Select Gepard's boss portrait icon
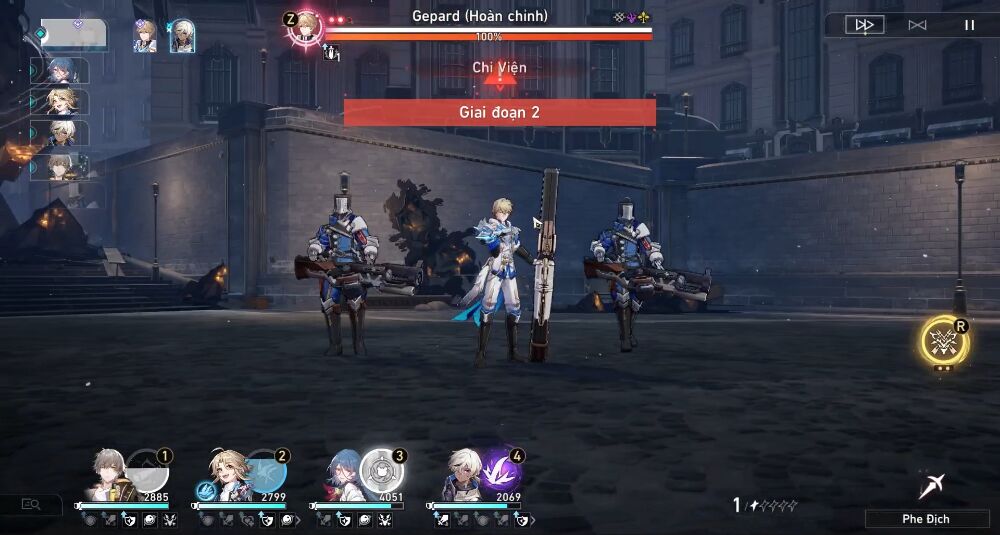Viewport: 1000px width, 535px height. 305,27
